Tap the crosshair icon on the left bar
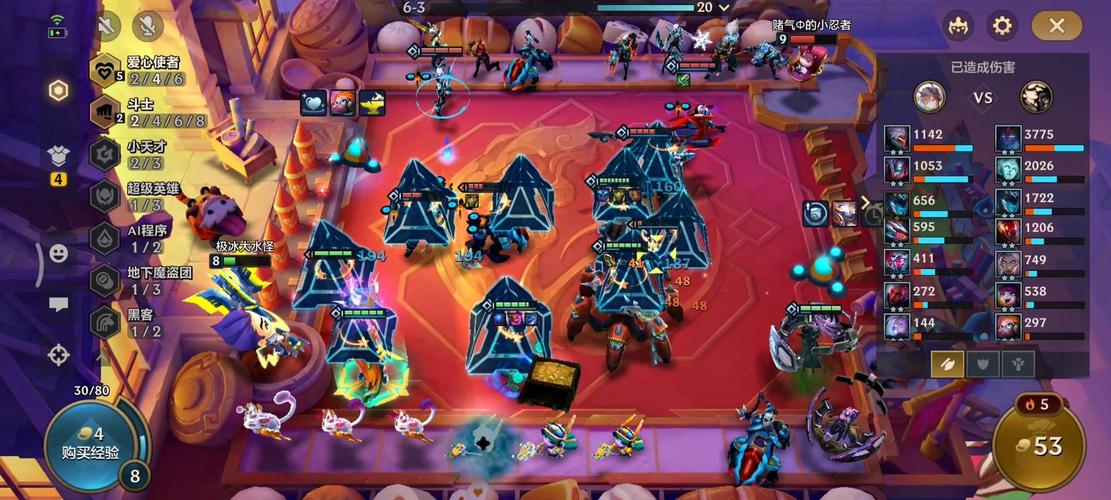The image size is (1111, 500). pos(59,354)
